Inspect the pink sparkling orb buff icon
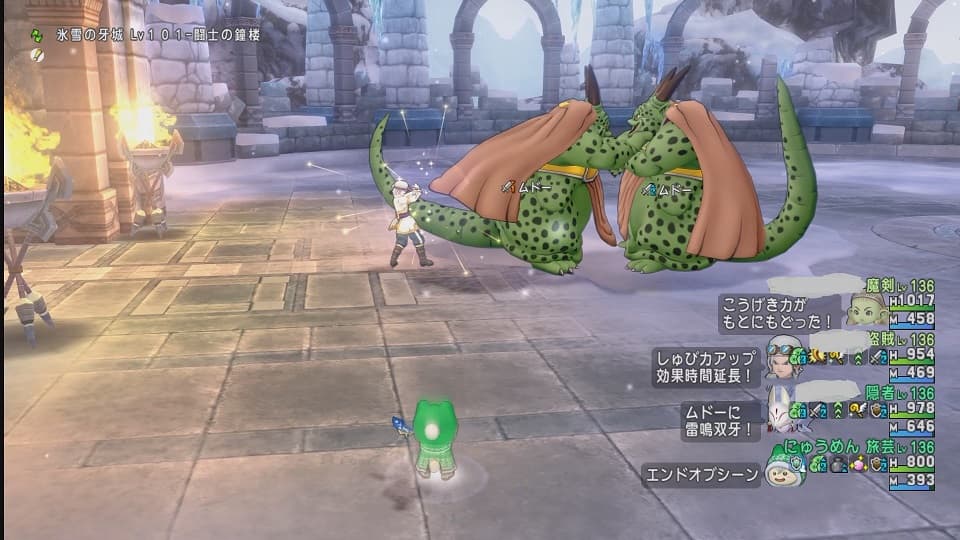Viewport: 960px width, 540px height. 858,465
